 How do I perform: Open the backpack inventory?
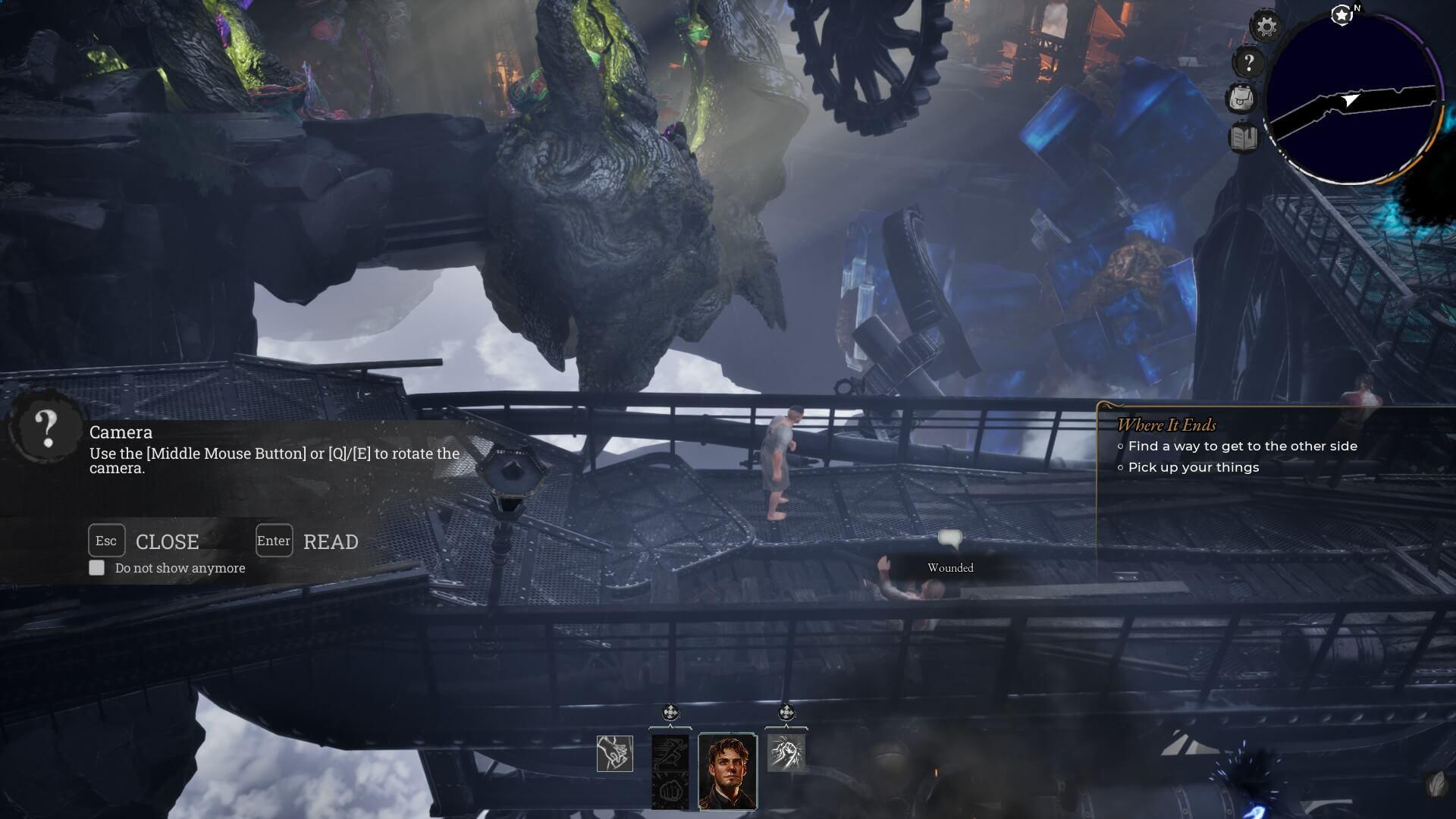click(1241, 99)
